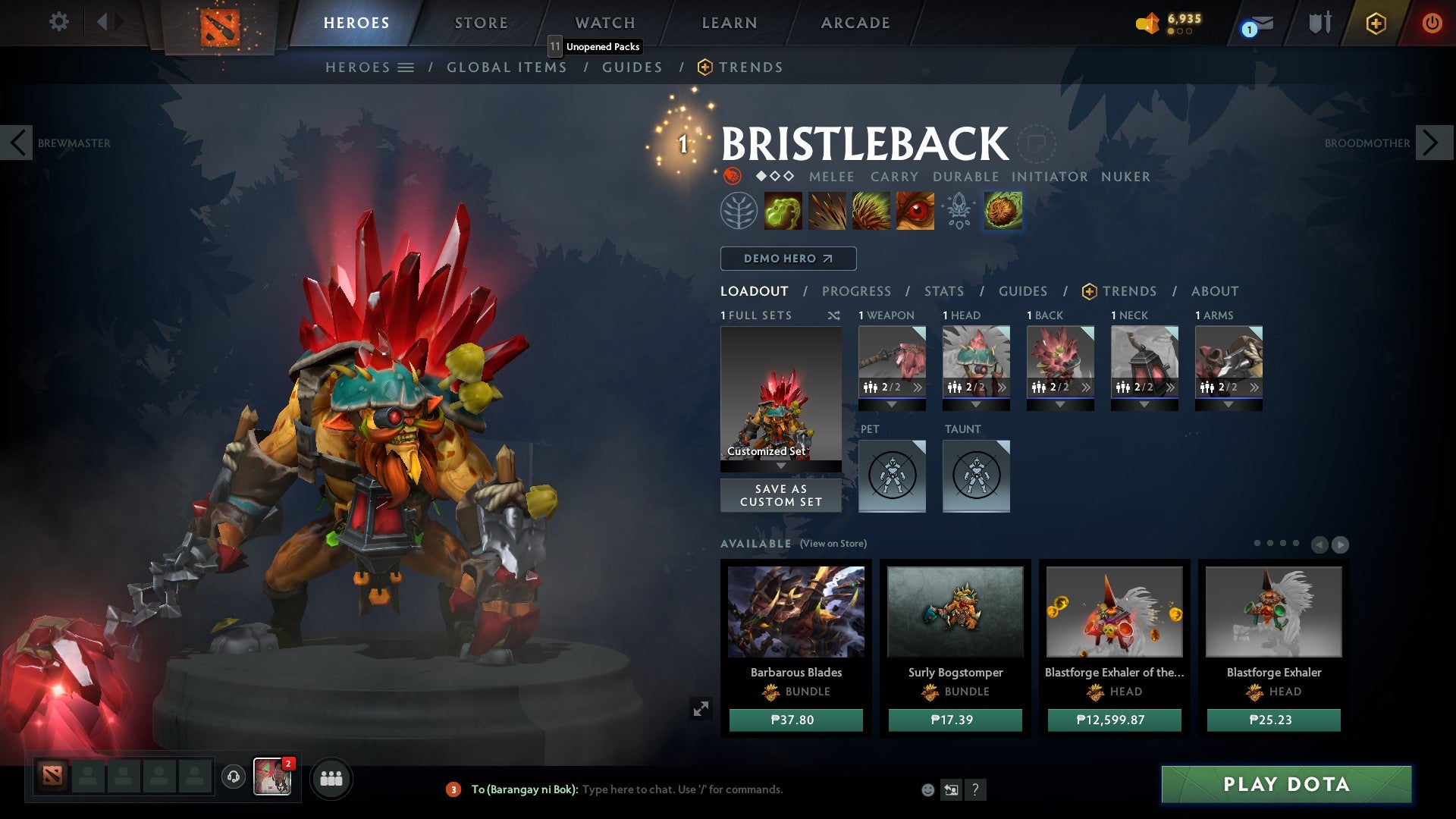This screenshot has width=1456, height=819.
Task: Switch to the STATS tab
Action: [943, 291]
